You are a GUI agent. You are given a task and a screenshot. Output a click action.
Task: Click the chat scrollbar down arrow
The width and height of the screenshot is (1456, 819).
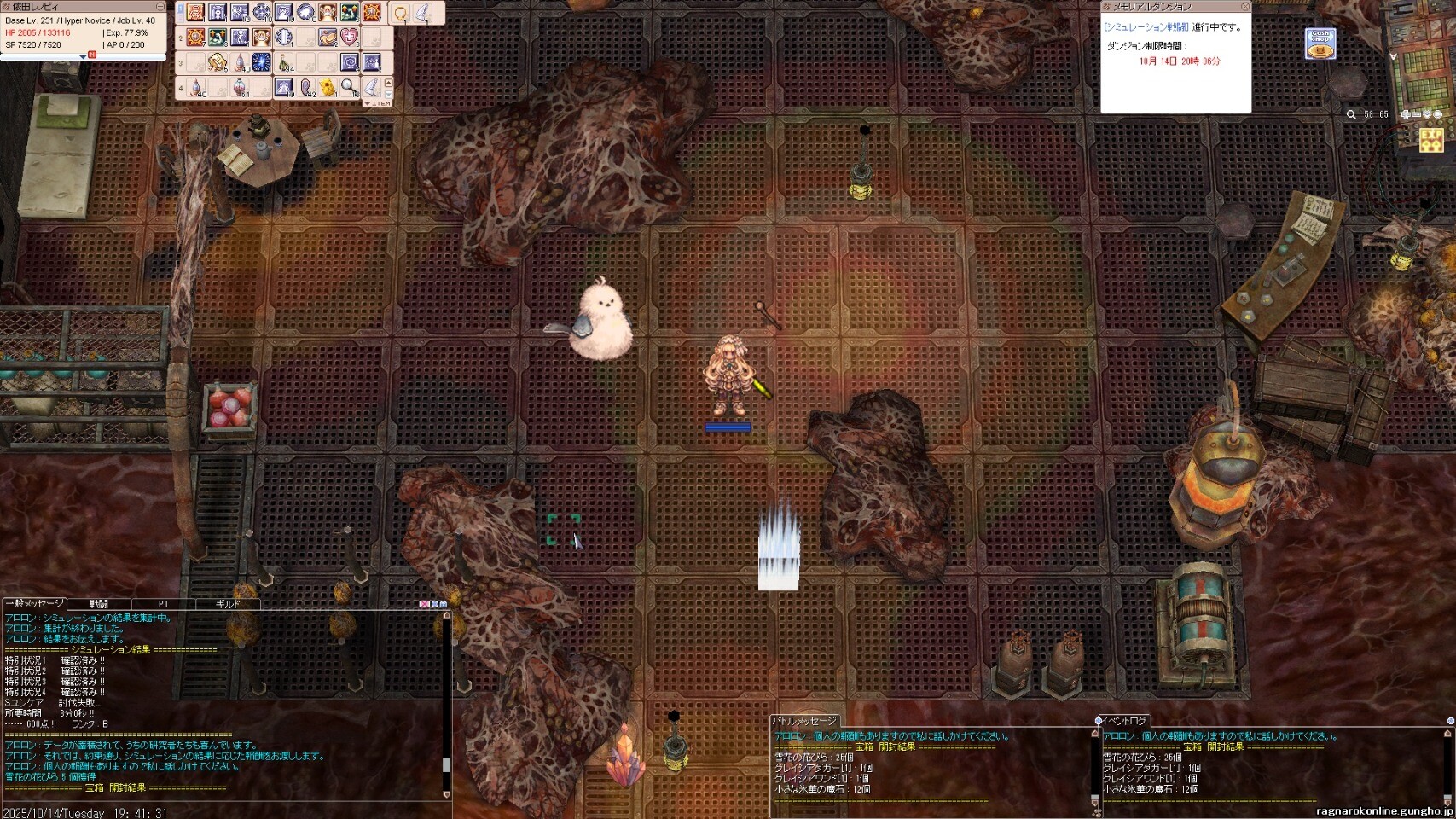(446, 794)
